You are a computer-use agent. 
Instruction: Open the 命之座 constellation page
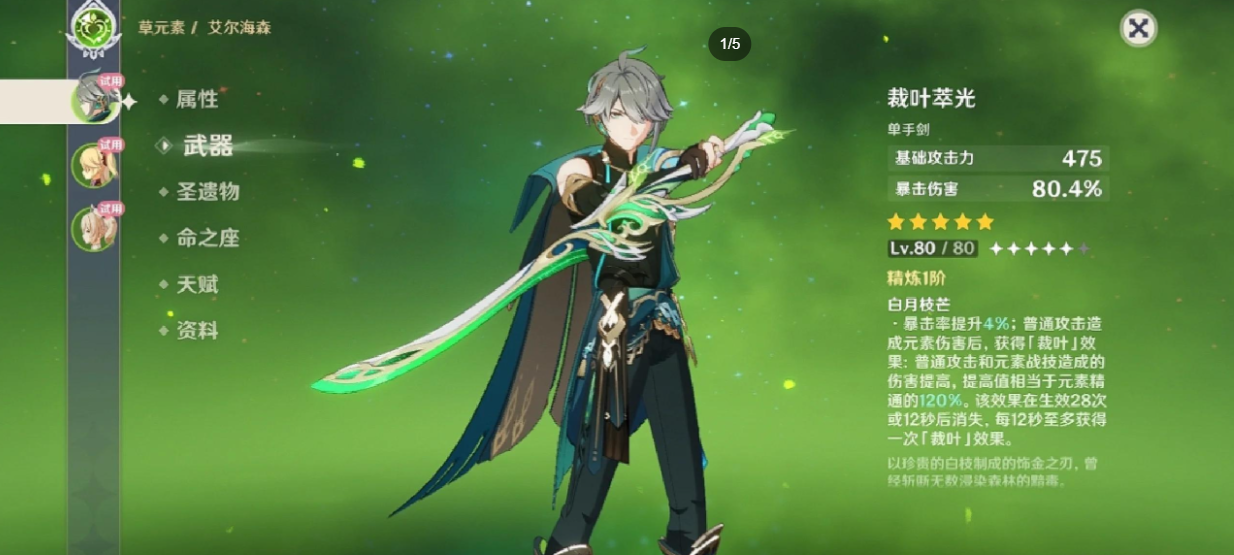[207, 238]
